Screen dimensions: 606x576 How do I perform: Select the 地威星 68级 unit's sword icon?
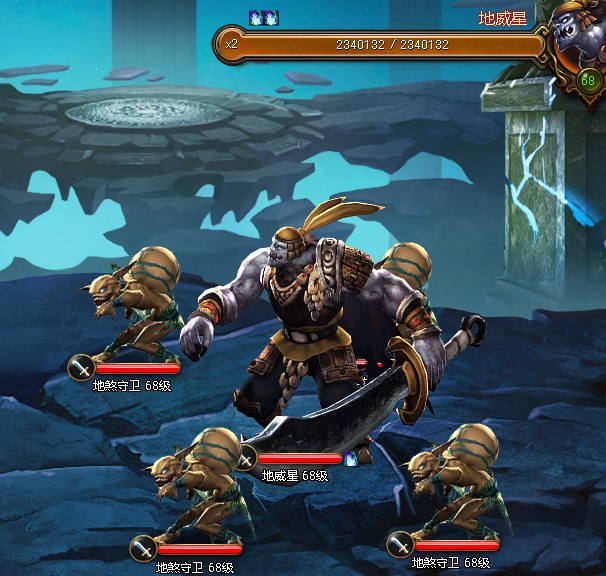click(x=246, y=459)
